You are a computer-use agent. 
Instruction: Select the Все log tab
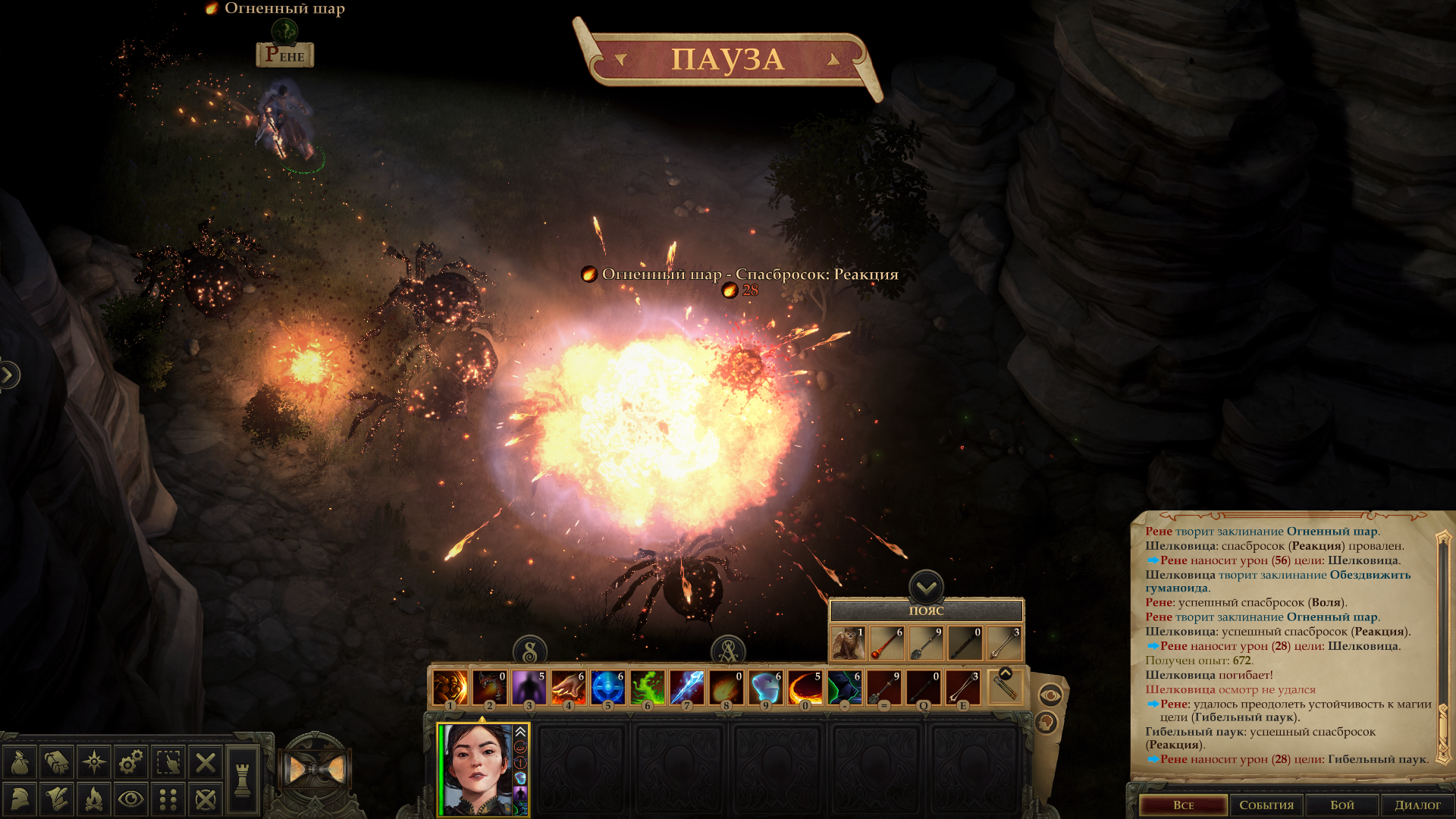click(x=1183, y=805)
